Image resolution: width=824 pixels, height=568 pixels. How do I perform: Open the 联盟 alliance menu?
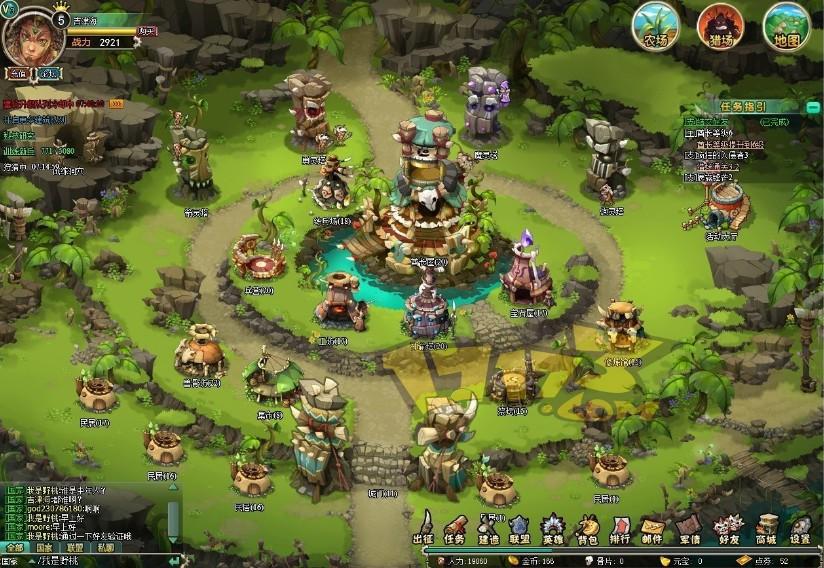(x=519, y=528)
